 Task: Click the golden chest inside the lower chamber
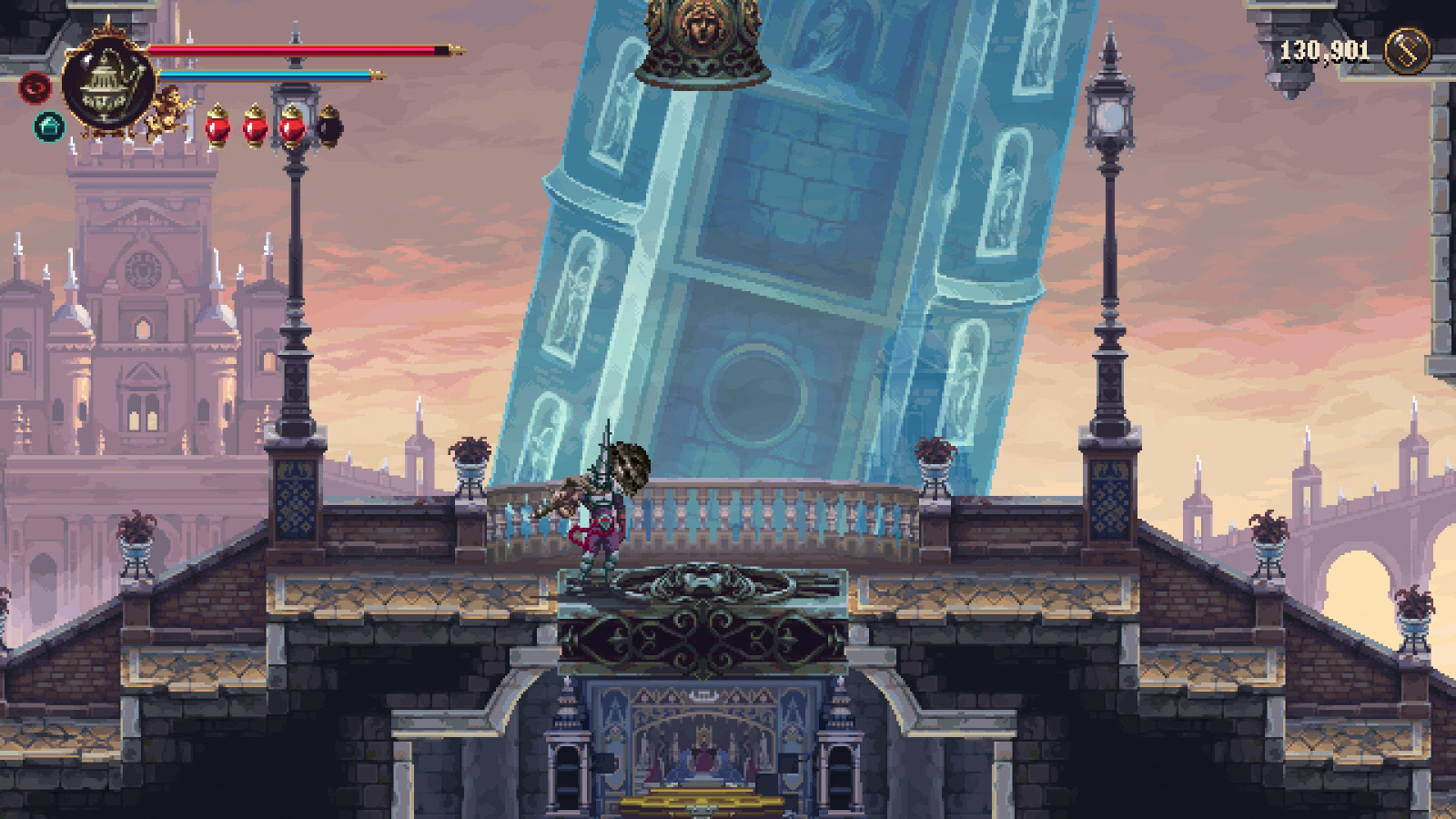[x=705, y=805]
